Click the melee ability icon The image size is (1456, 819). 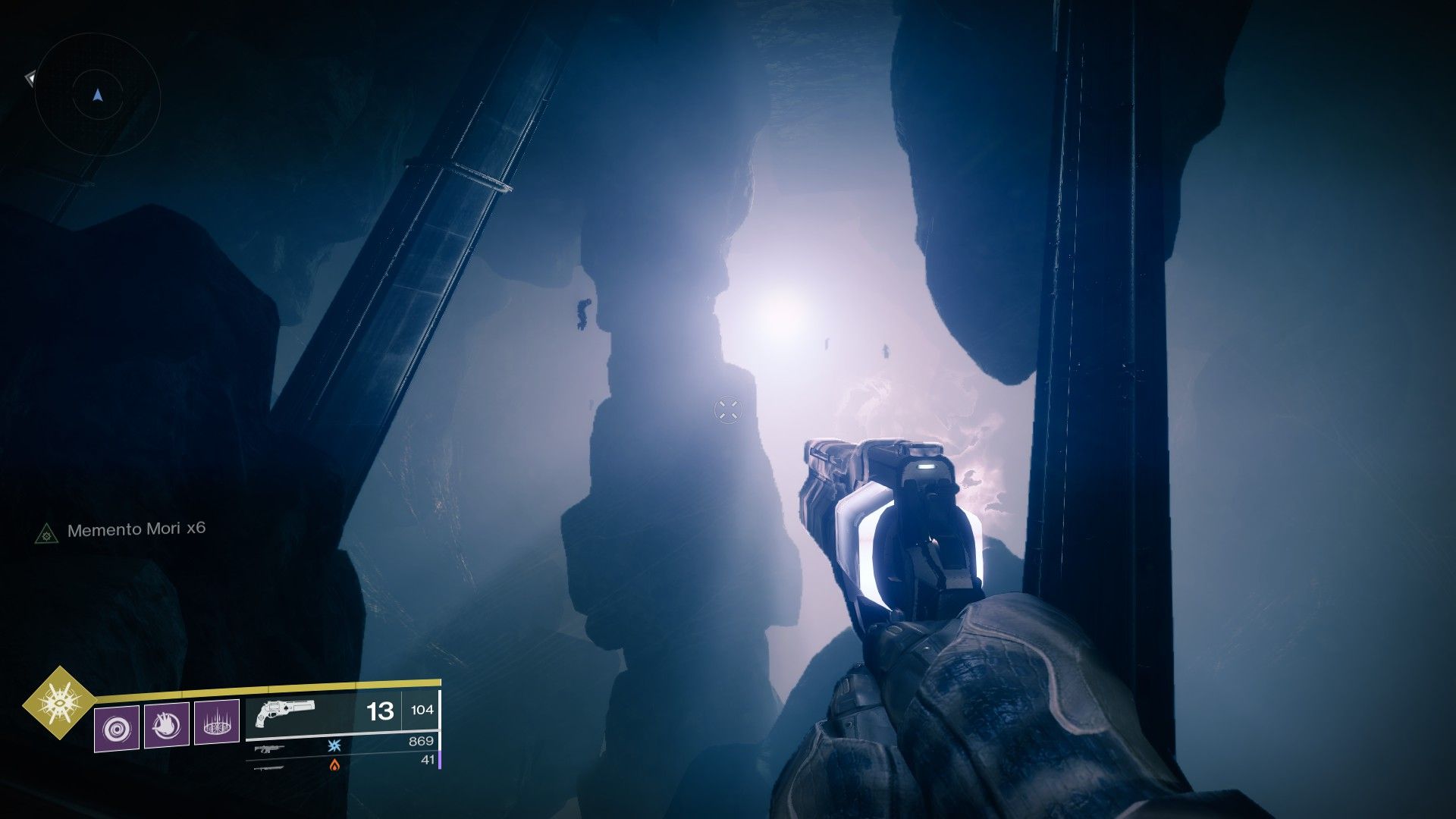(x=167, y=726)
